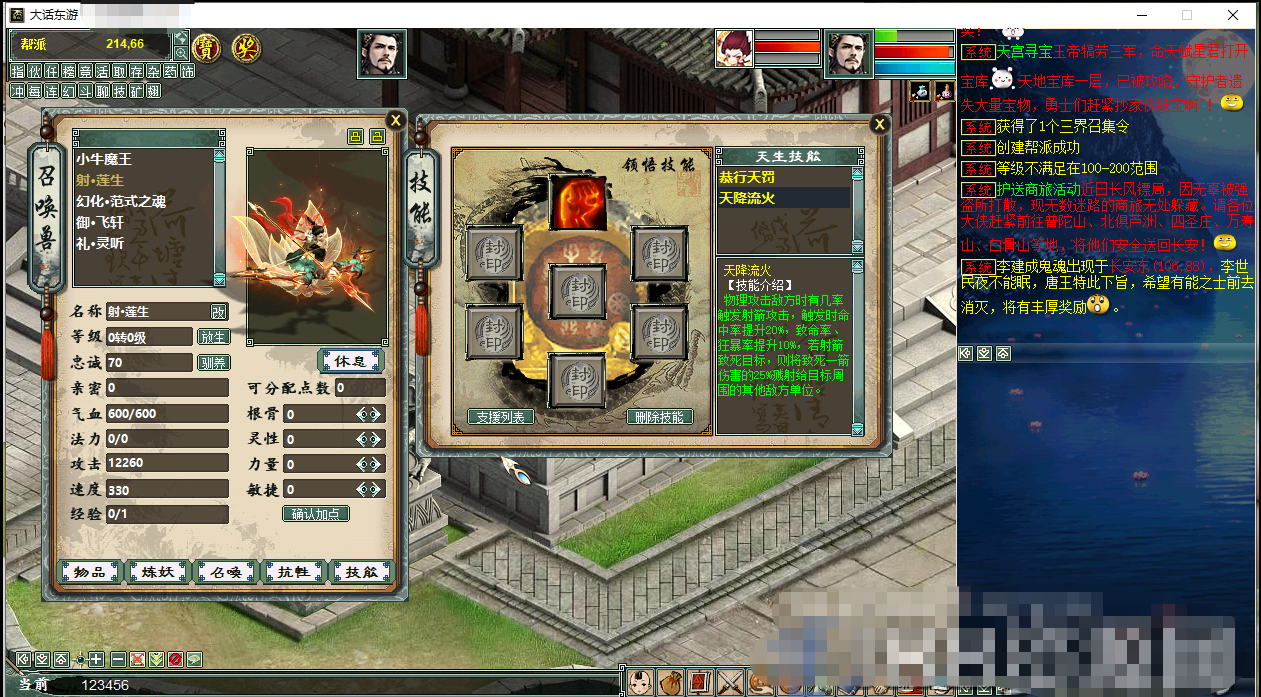Select the 礼·灵听 summon entry
Viewport: 1261px width, 697px height.
100,243
